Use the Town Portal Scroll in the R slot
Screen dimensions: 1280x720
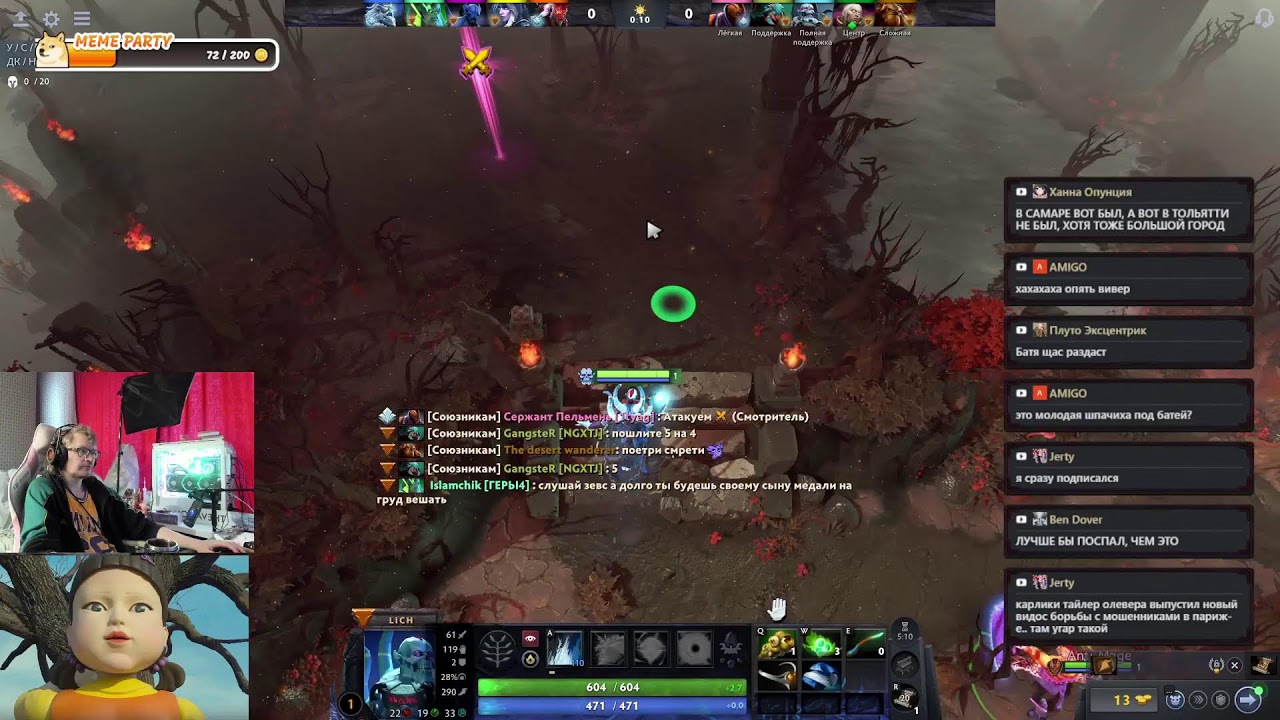click(x=903, y=697)
